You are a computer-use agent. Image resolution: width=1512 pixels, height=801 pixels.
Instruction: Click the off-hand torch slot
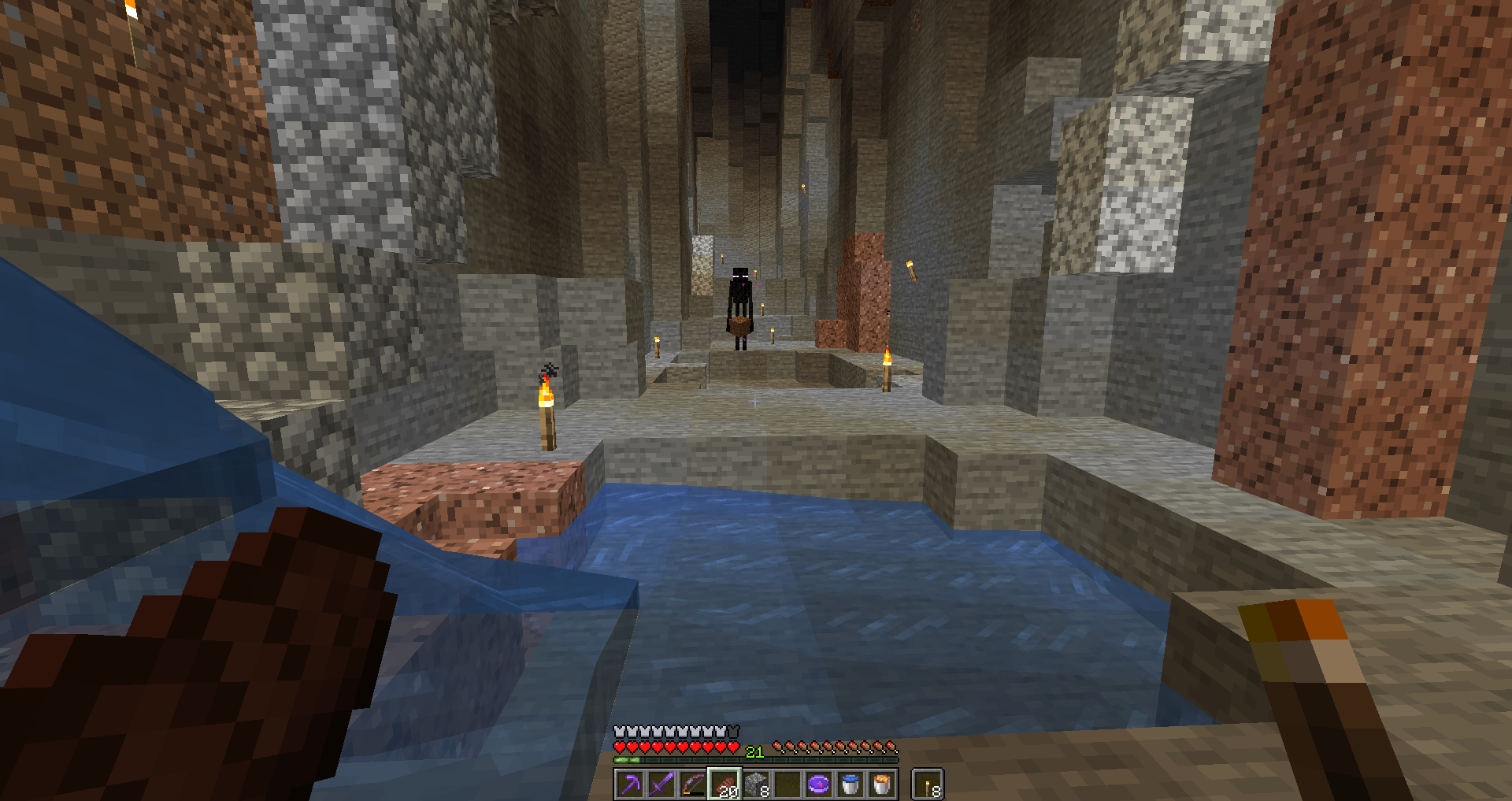(928, 784)
